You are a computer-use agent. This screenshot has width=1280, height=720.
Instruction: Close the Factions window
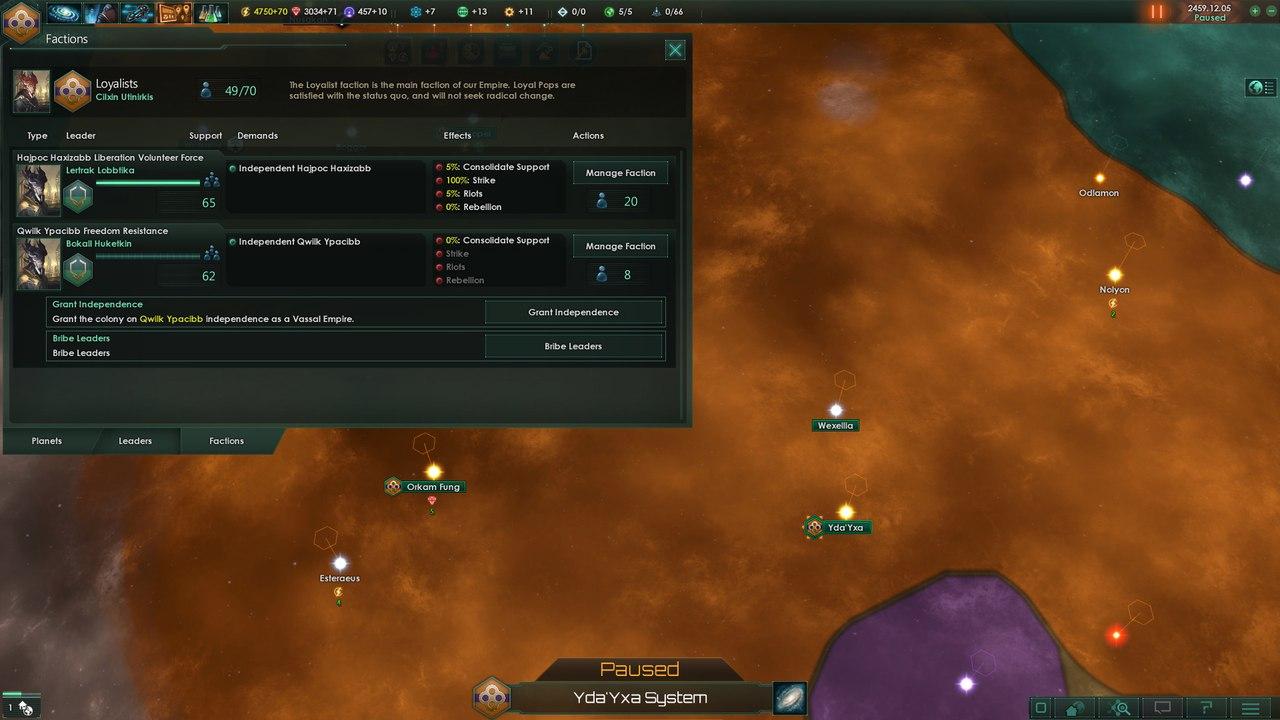pos(675,50)
